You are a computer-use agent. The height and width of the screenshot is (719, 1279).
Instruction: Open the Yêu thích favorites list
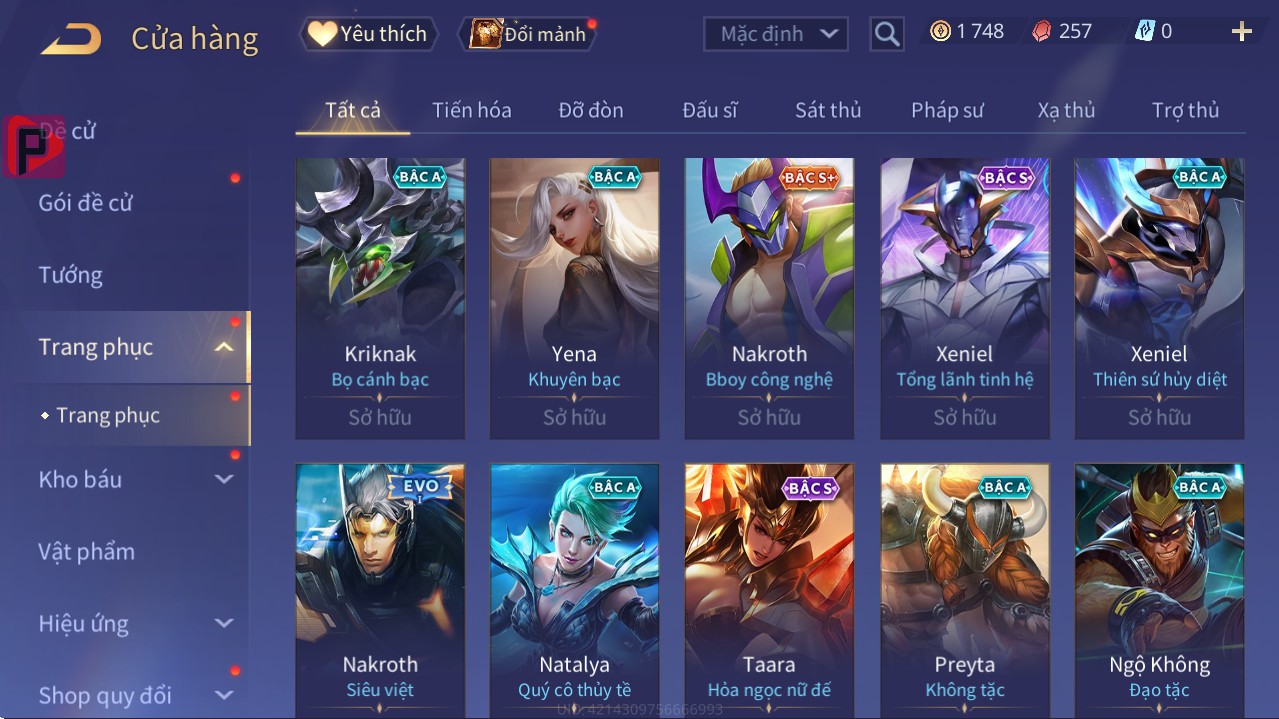(367, 34)
